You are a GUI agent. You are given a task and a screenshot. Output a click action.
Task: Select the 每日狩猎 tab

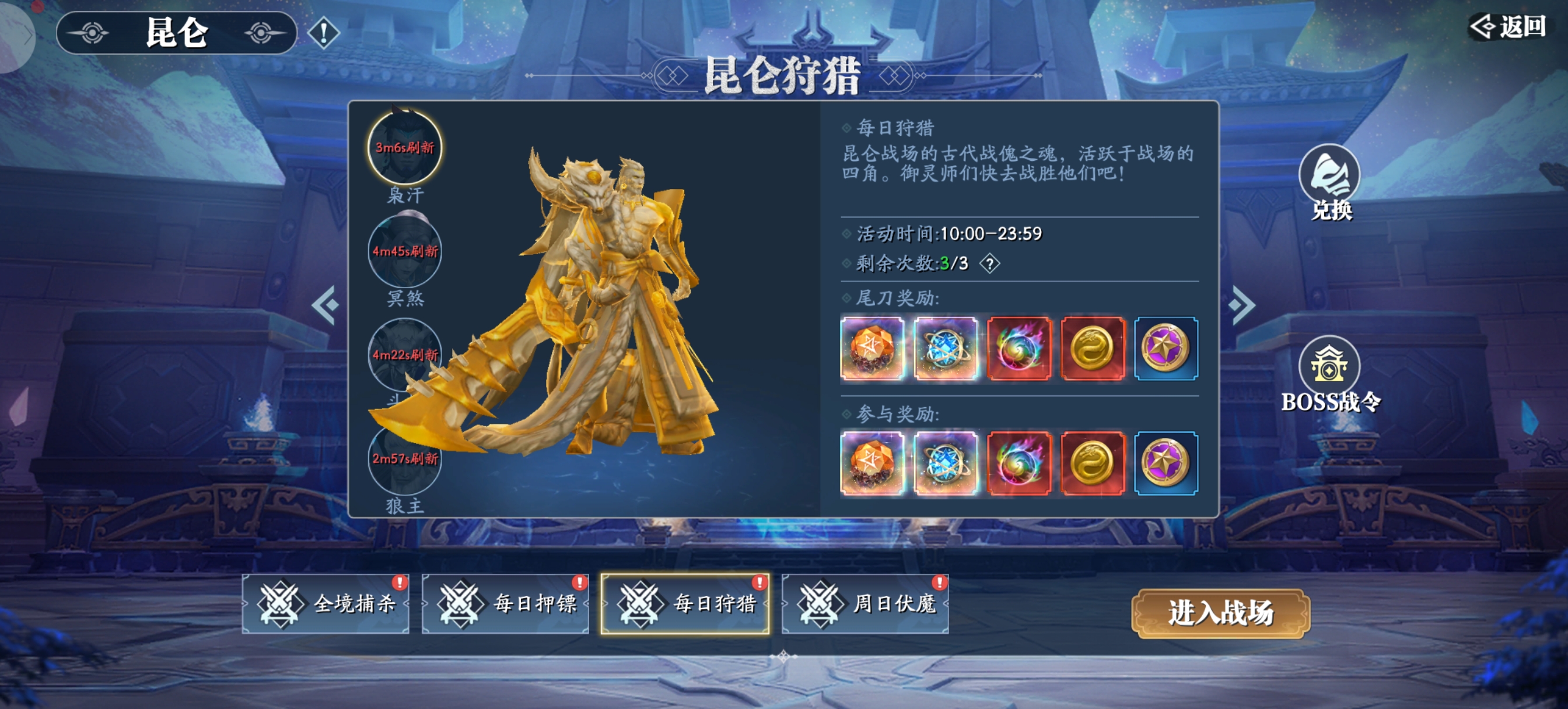[x=685, y=603]
